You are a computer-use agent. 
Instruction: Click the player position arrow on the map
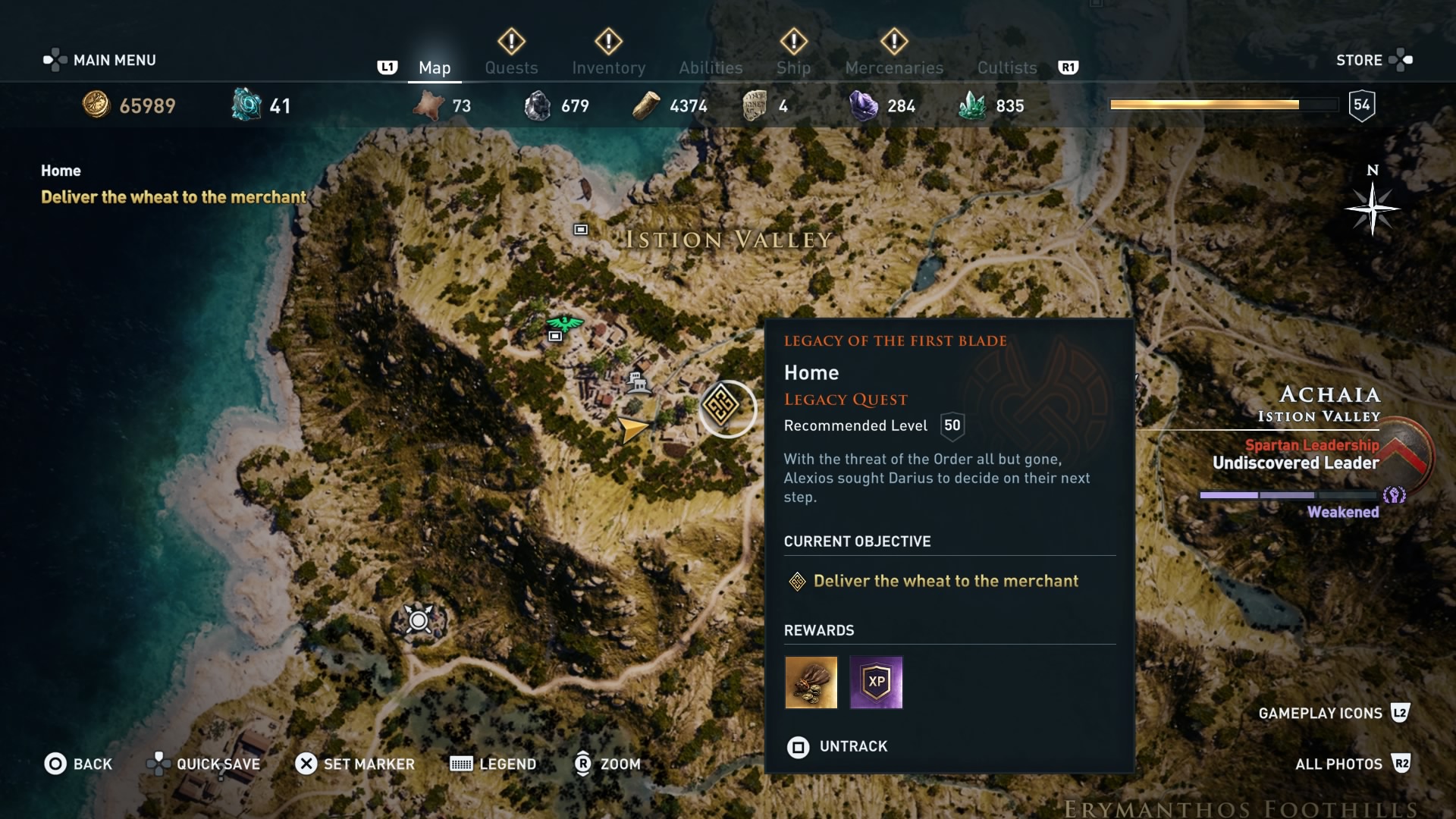(633, 429)
